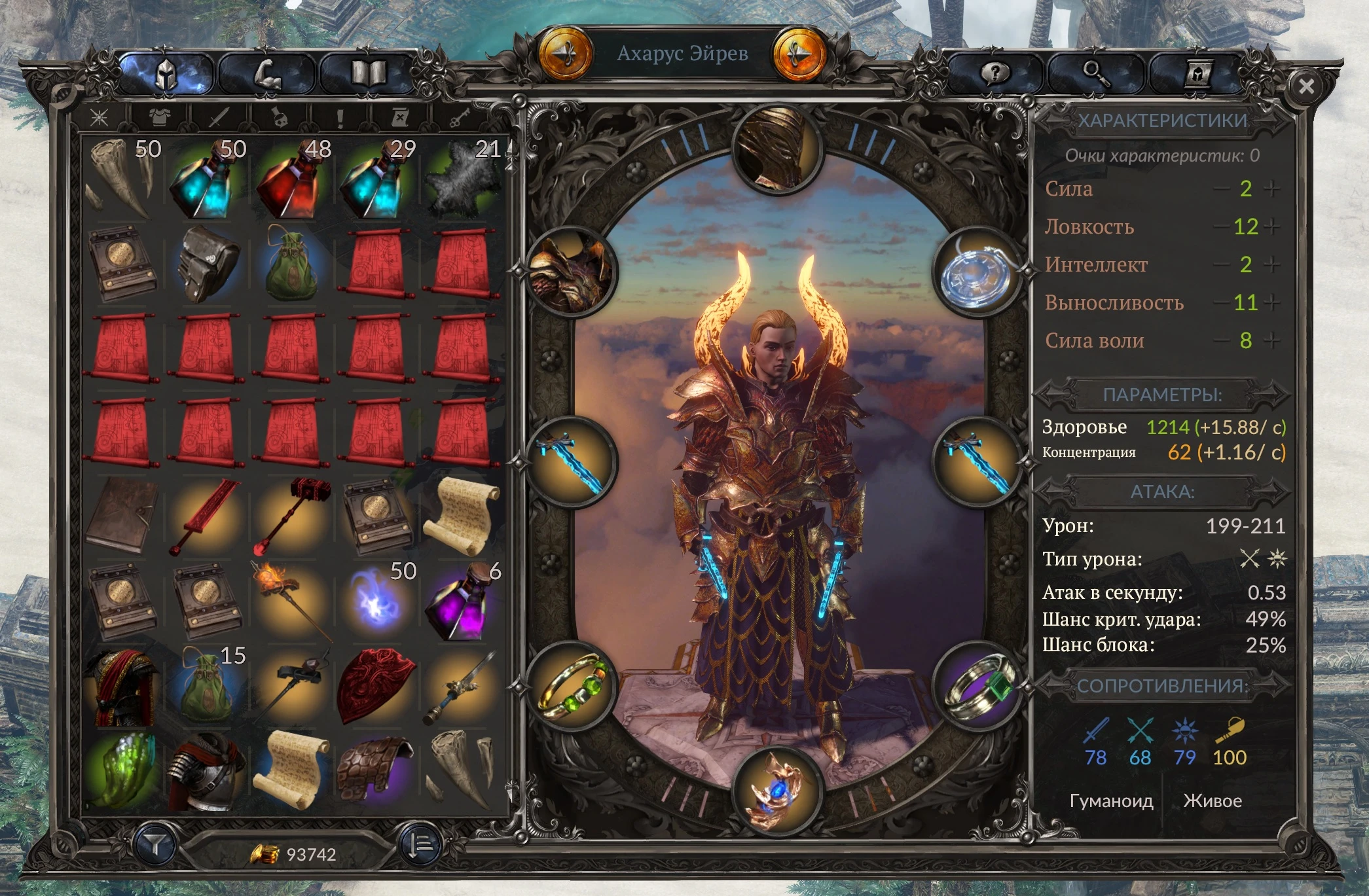Switch to previous character with left arrow
This screenshot has height=896, width=1369.
tap(567, 52)
